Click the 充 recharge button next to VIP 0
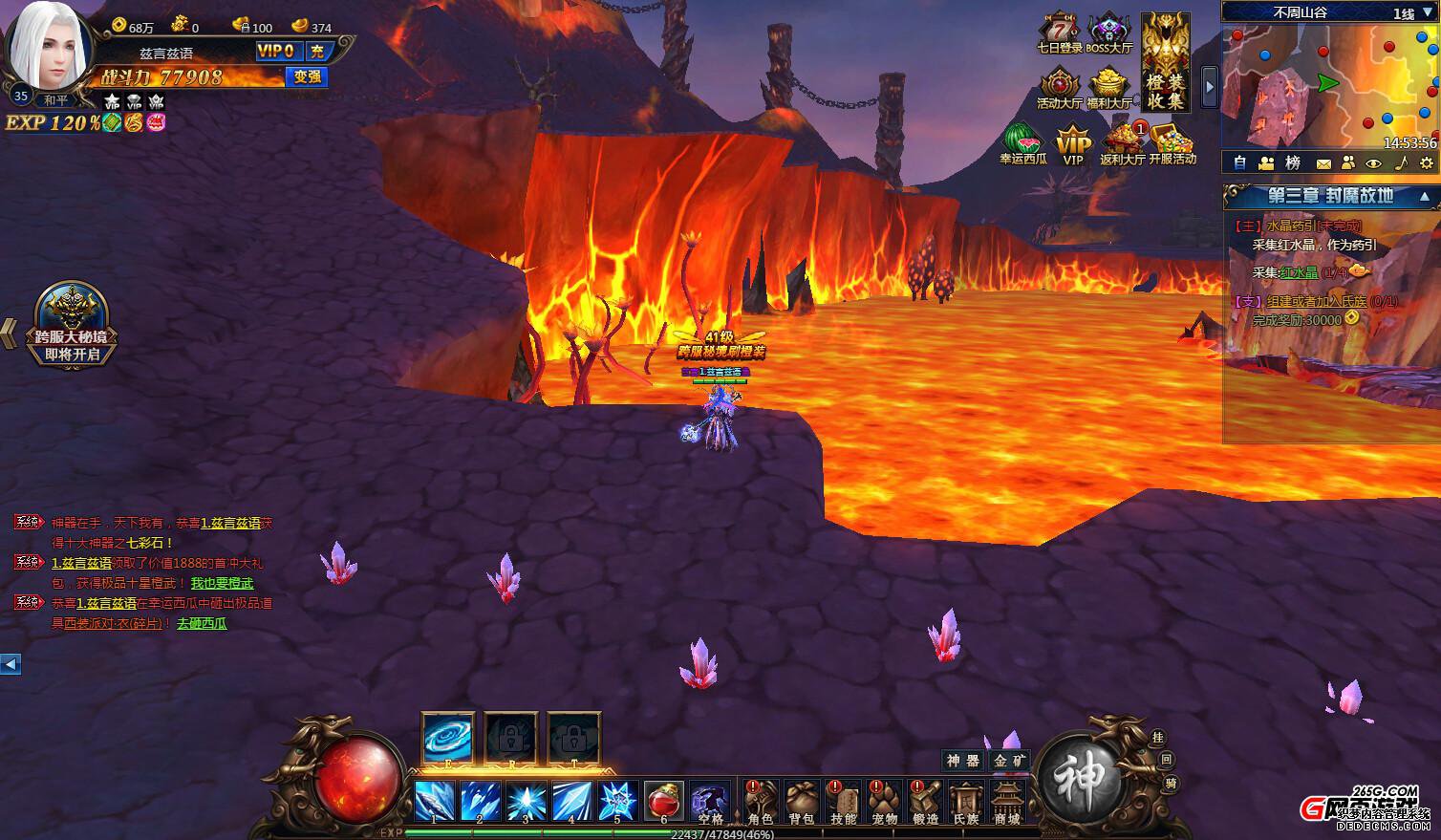The height and width of the screenshot is (840, 1441). point(317,52)
